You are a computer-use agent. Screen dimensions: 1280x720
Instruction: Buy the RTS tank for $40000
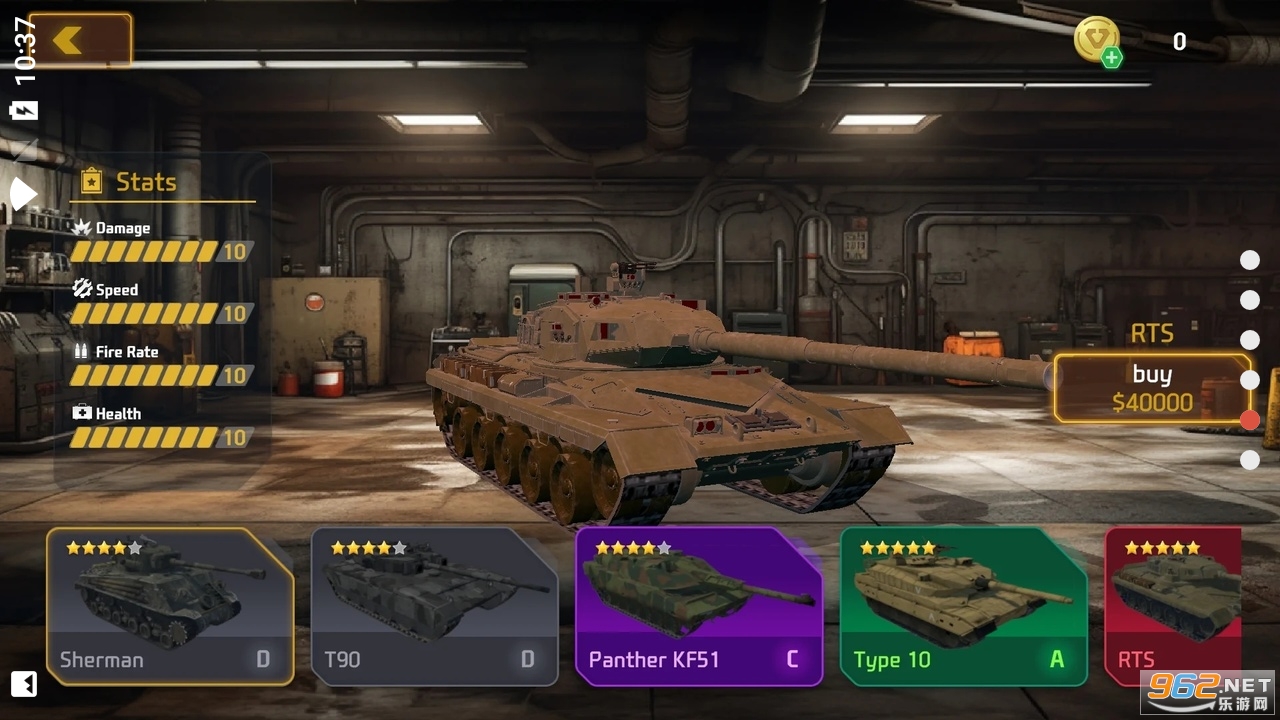[x=1152, y=388]
